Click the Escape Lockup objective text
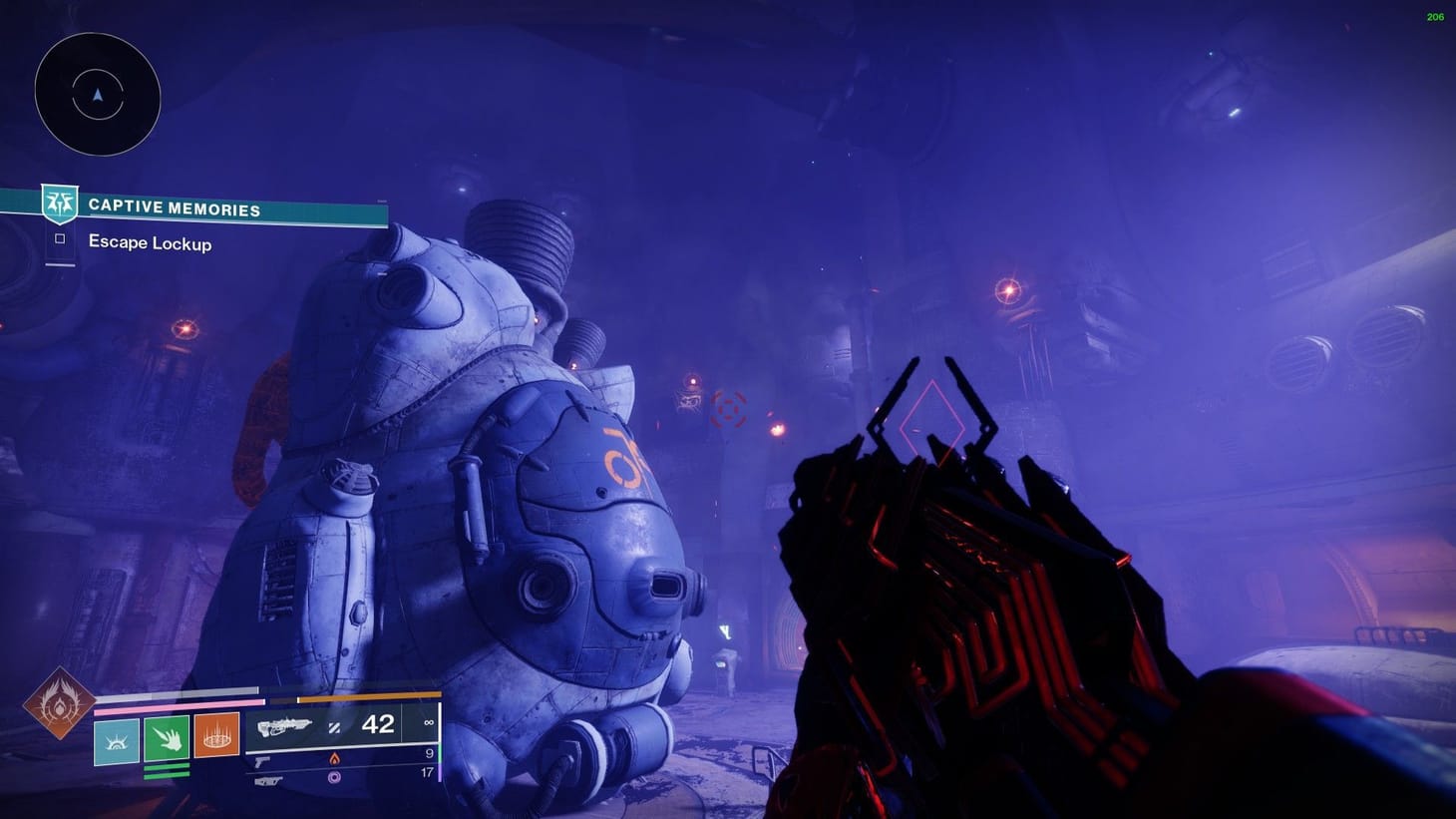 click(x=150, y=243)
